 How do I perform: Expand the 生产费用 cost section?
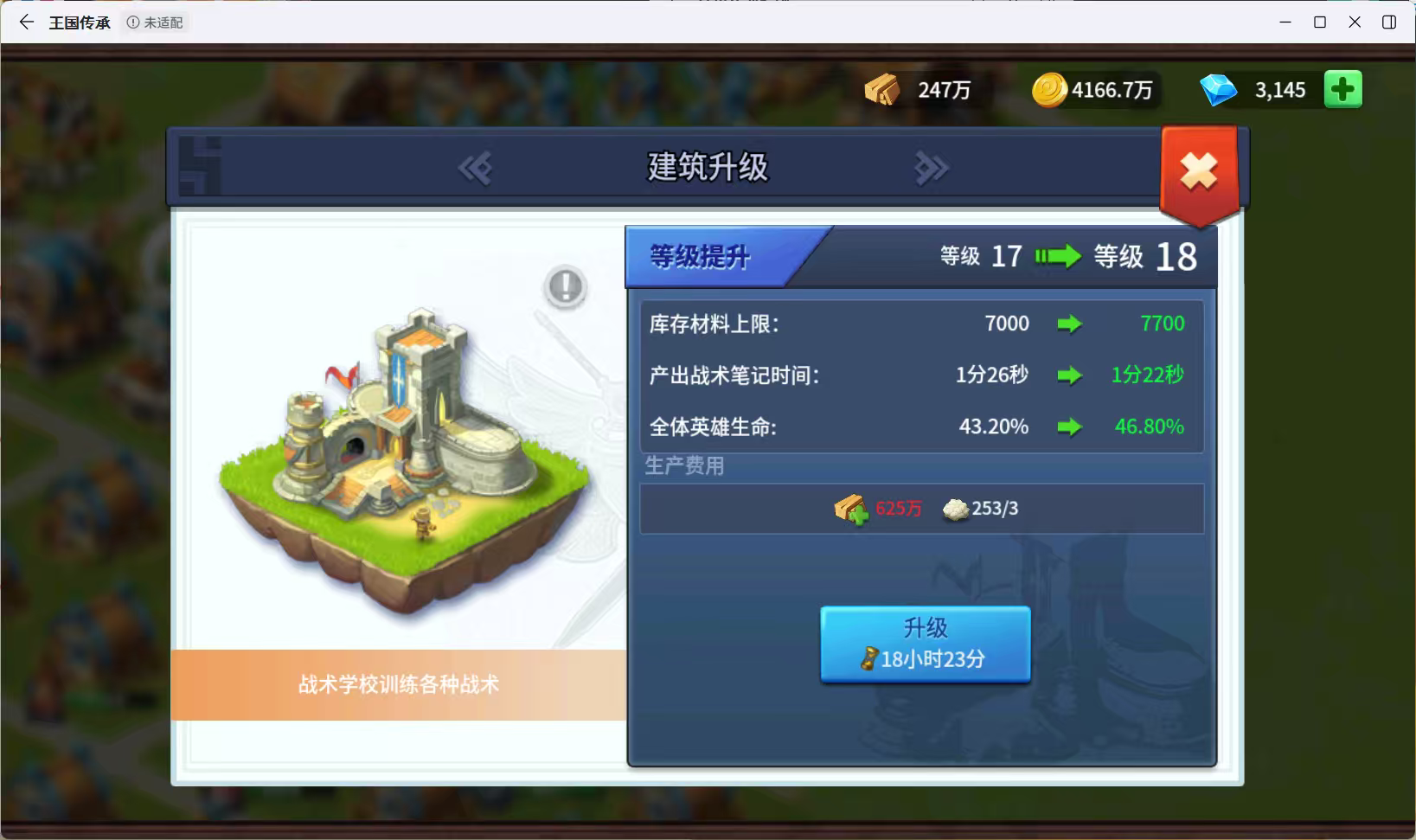686,466
